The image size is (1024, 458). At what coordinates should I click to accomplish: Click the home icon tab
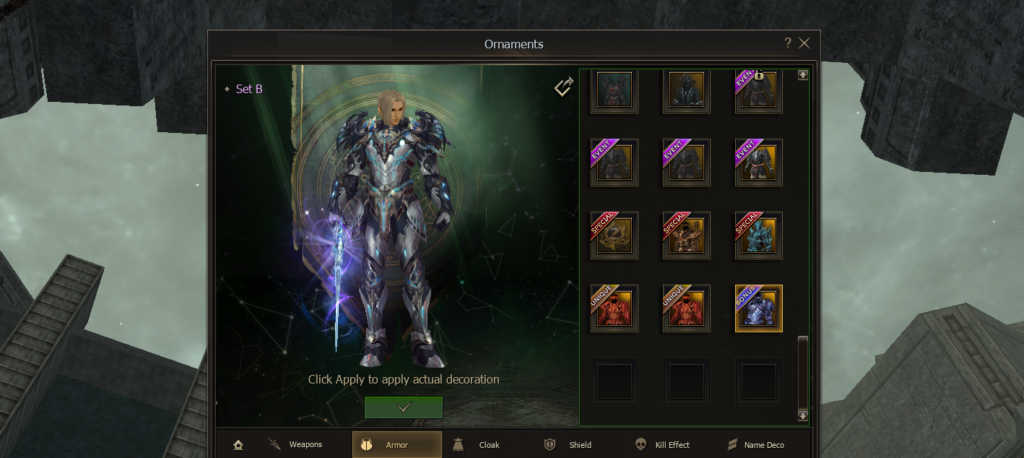click(238, 445)
